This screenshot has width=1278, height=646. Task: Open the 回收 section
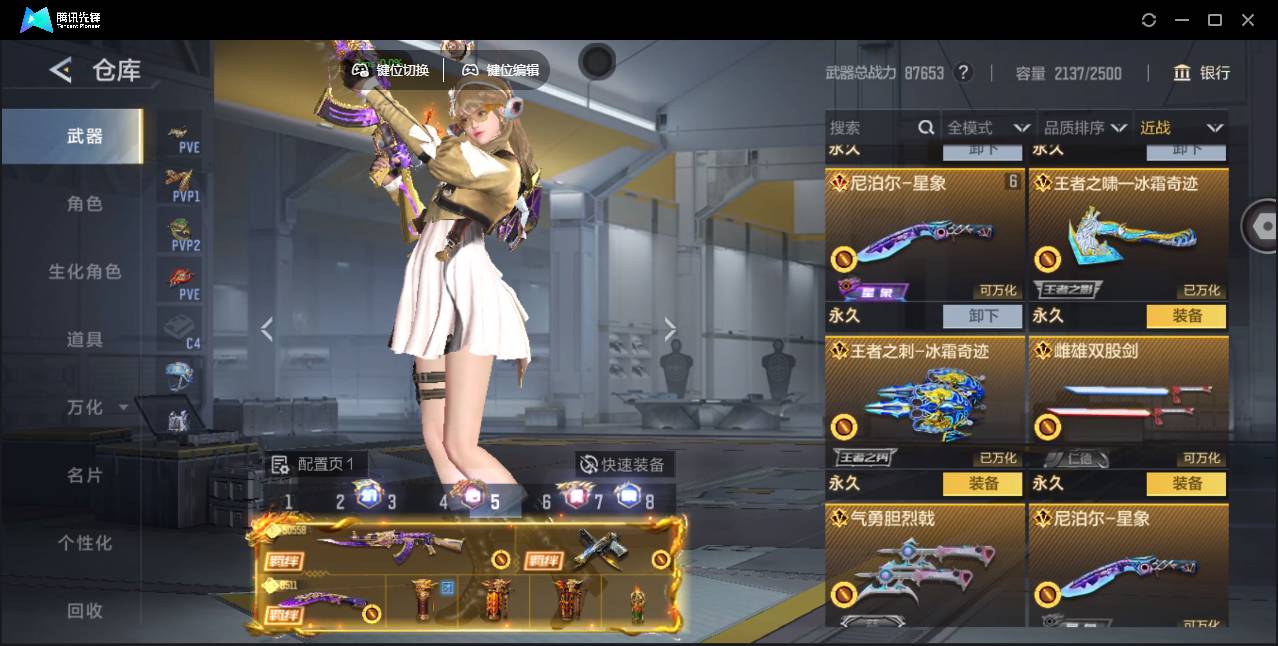(x=84, y=610)
